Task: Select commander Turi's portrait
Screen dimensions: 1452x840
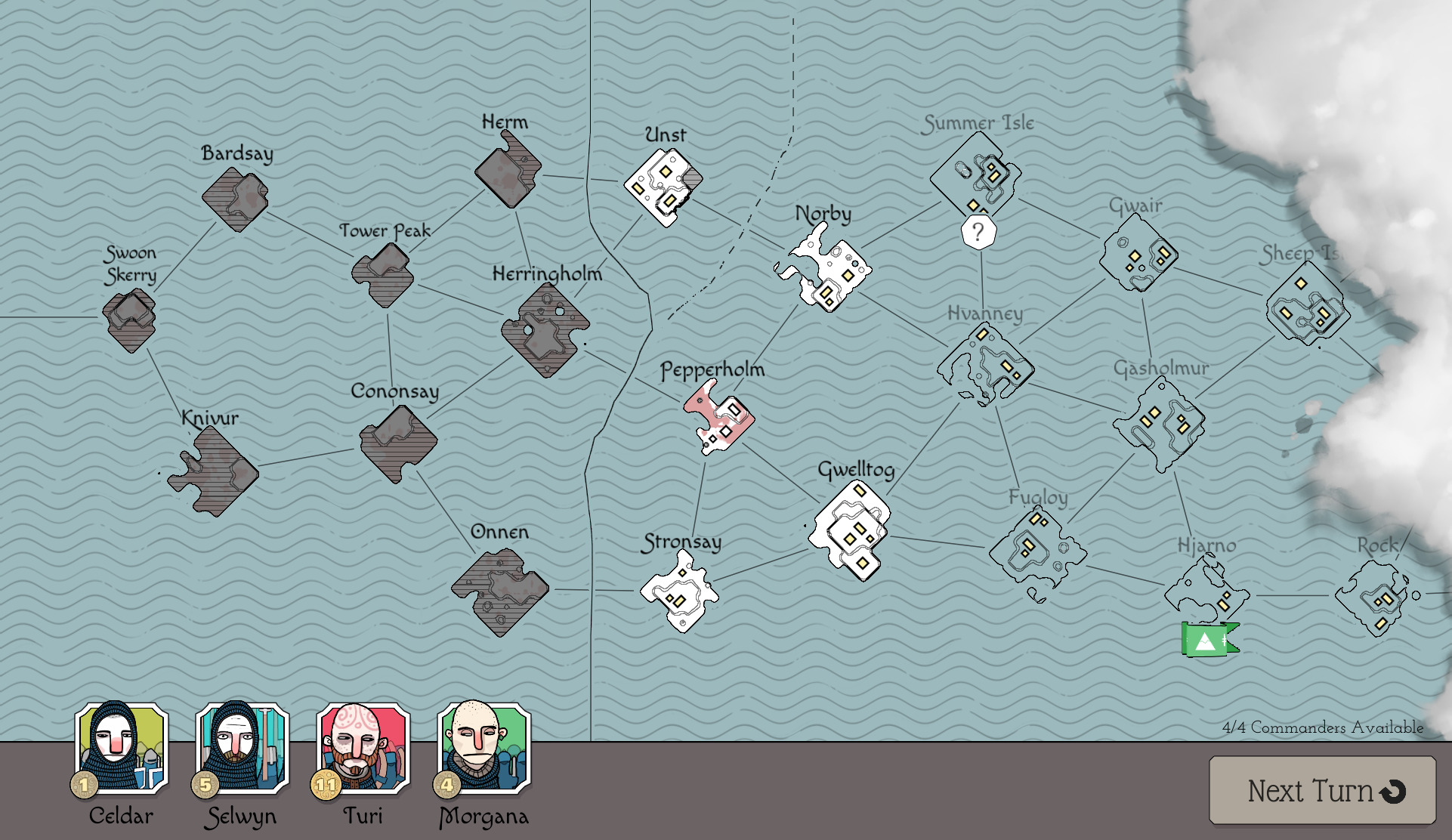Action: click(x=360, y=752)
